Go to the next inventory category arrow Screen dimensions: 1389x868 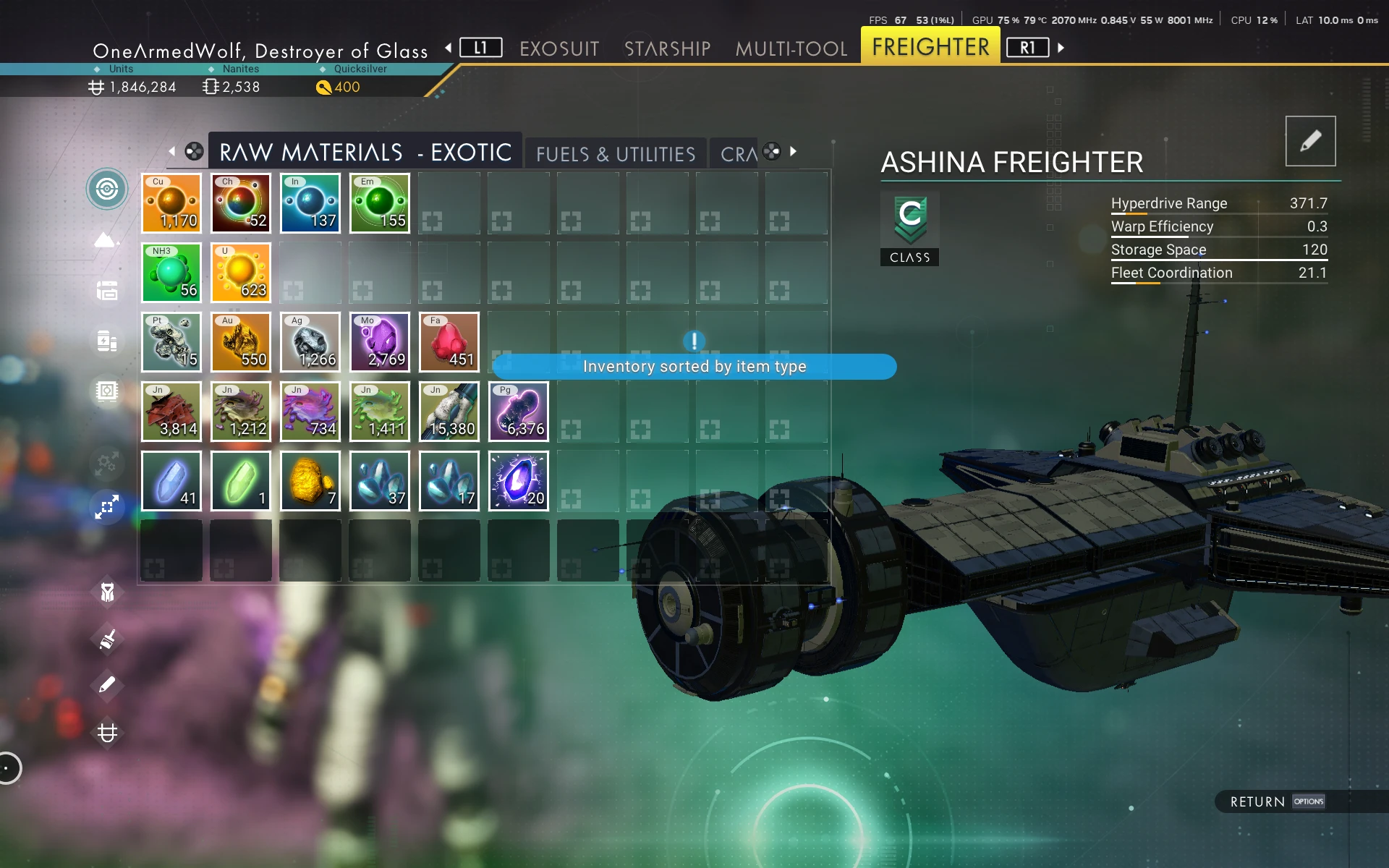[794, 151]
